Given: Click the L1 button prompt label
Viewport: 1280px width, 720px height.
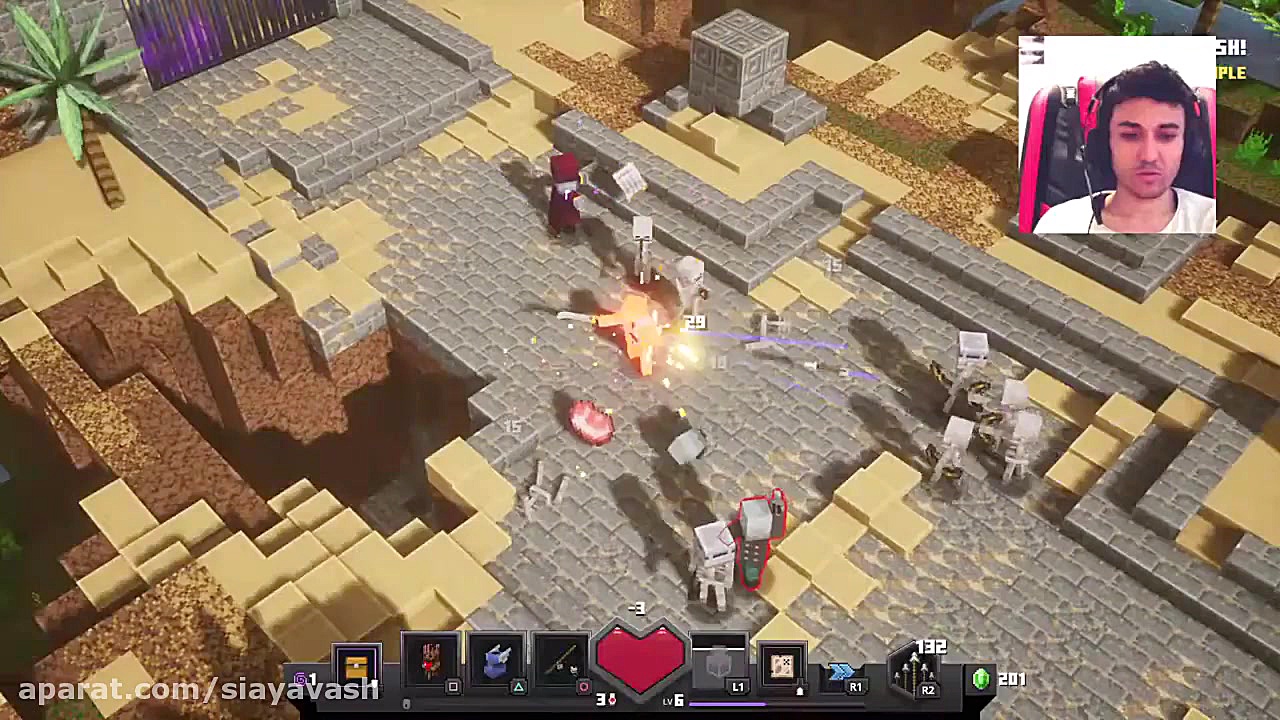Looking at the screenshot, I should 738,686.
